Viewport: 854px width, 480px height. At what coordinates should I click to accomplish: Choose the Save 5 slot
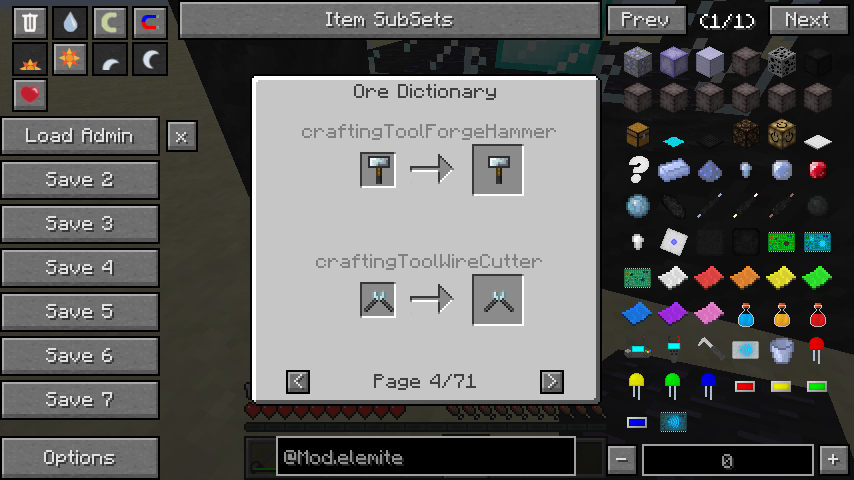tap(80, 312)
